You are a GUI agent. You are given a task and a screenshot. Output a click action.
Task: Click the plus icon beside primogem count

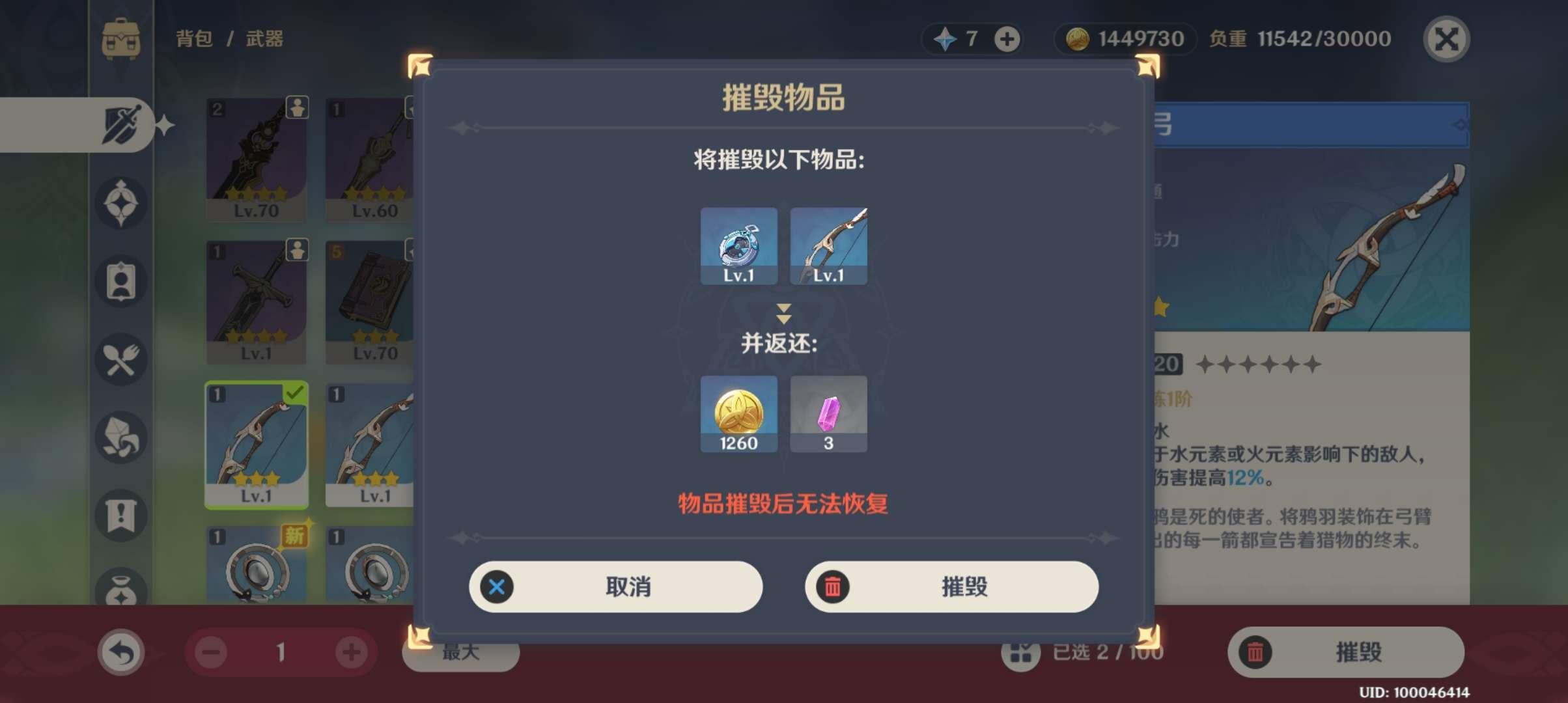click(1007, 39)
